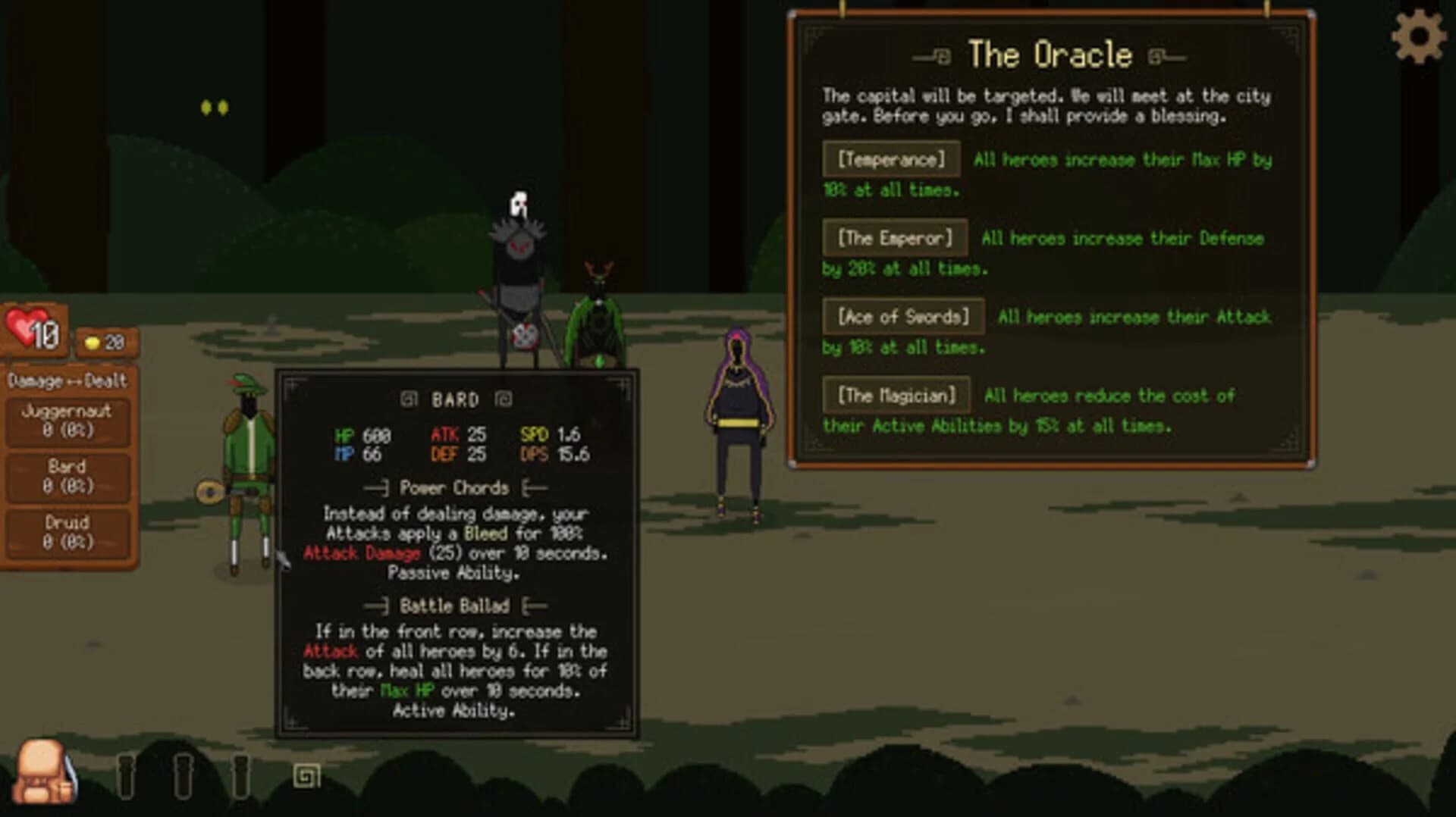Collapse the Damage Dealt panel header
The height and width of the screenshot is (817, 1456).
coord(68,382)
